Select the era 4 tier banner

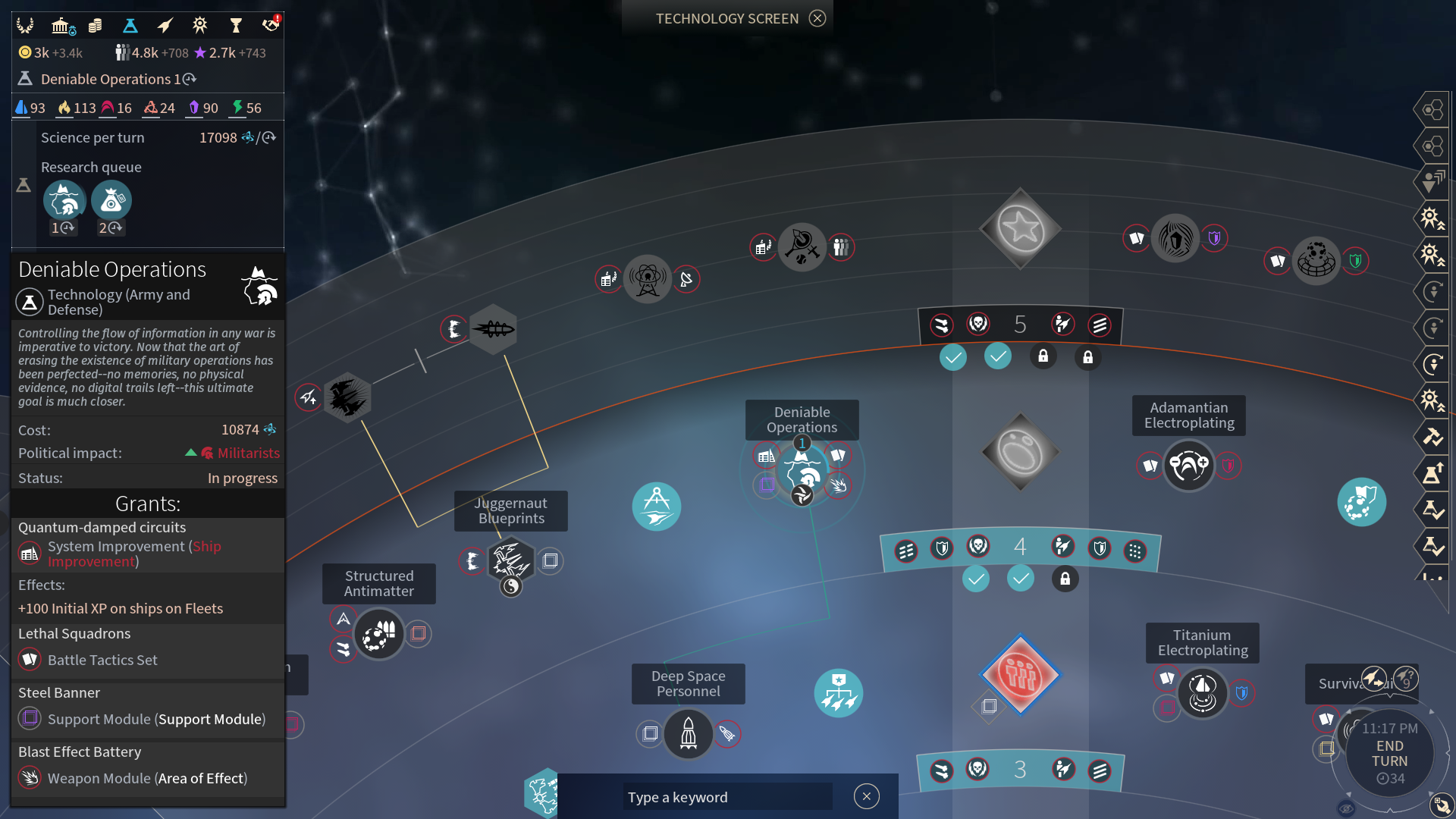click(x=1020, y=548)
